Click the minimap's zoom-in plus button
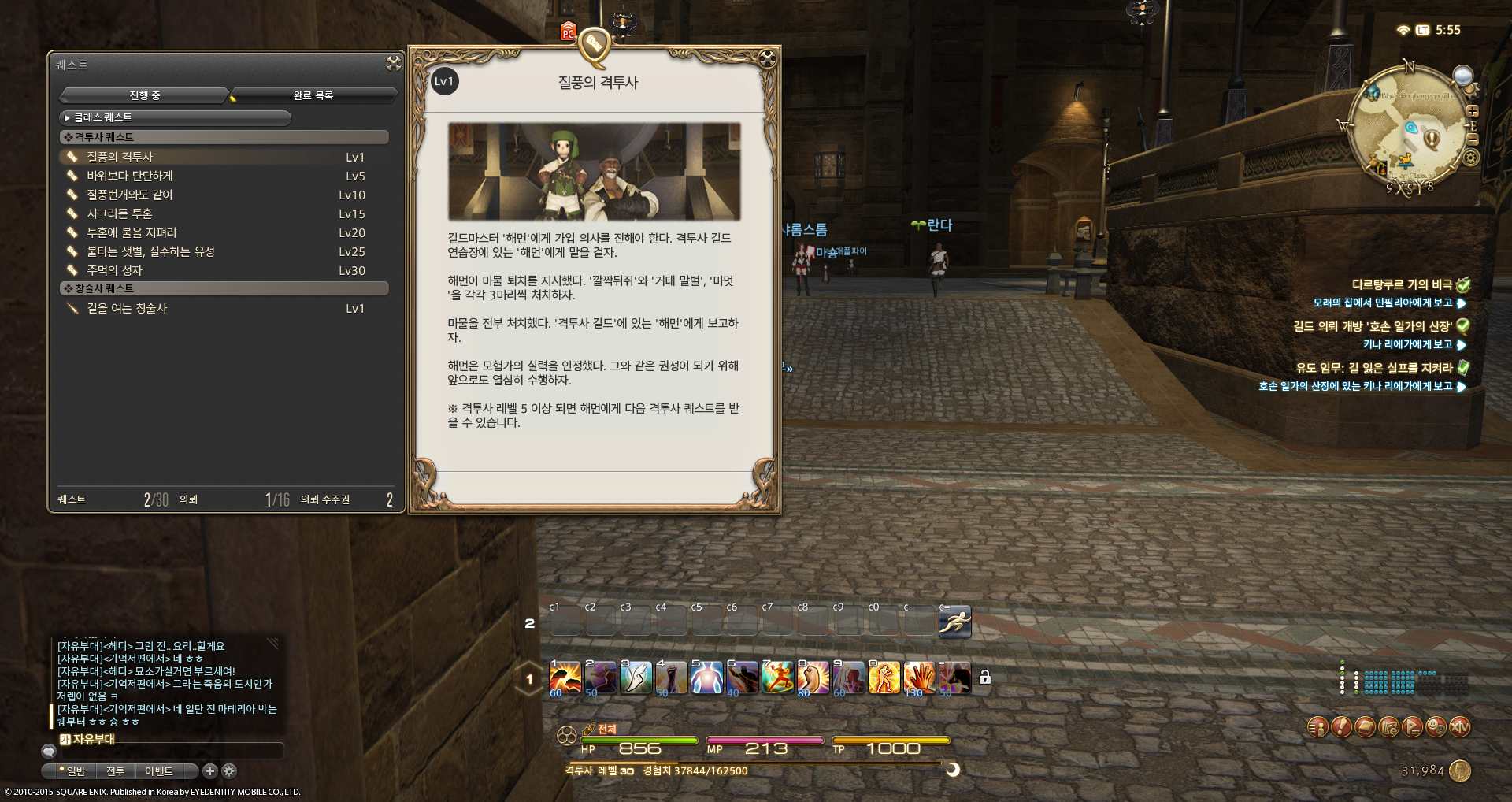 coord(1472,112)
